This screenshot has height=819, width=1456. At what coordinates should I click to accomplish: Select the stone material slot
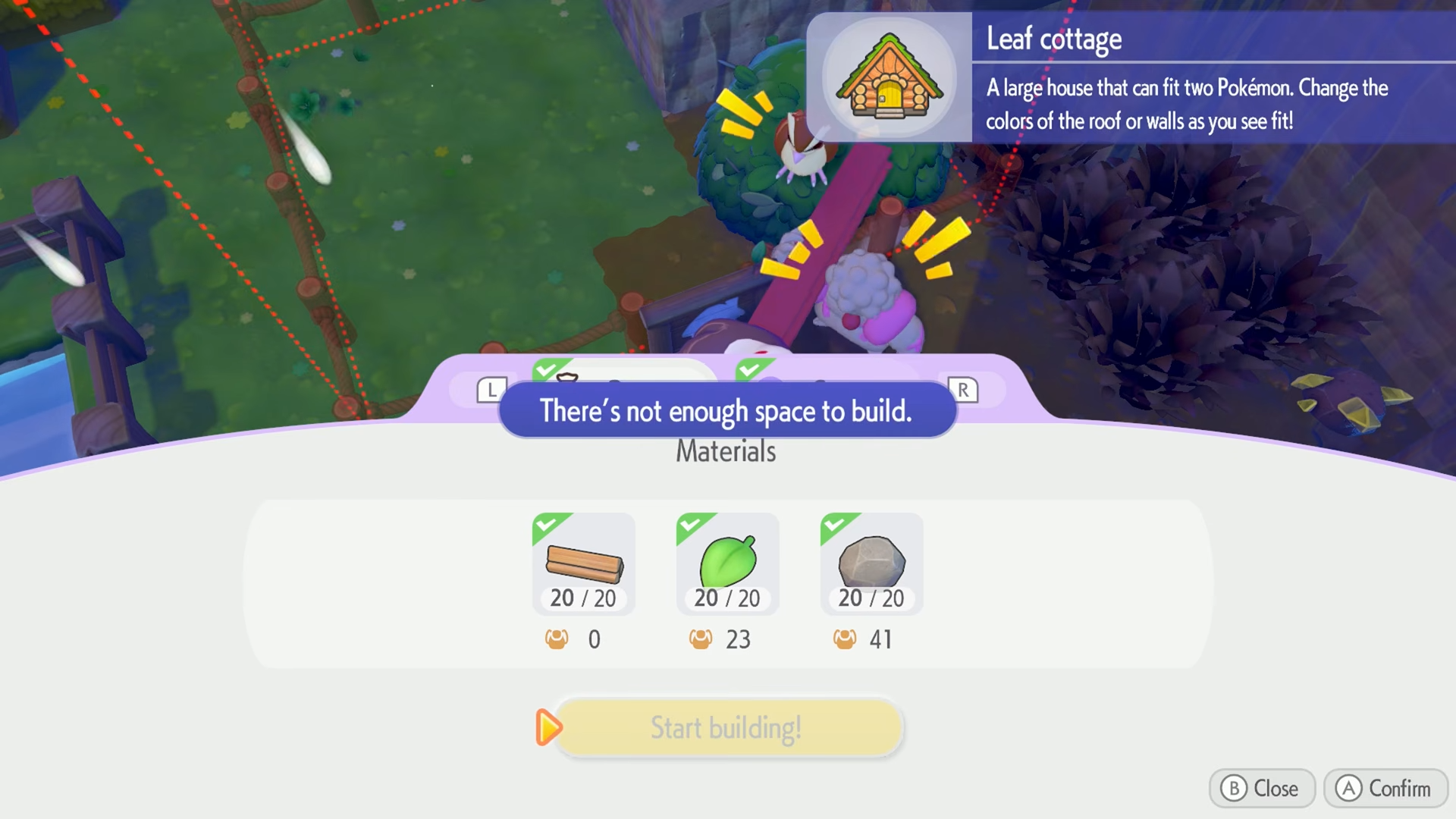(x=872, y=563)
